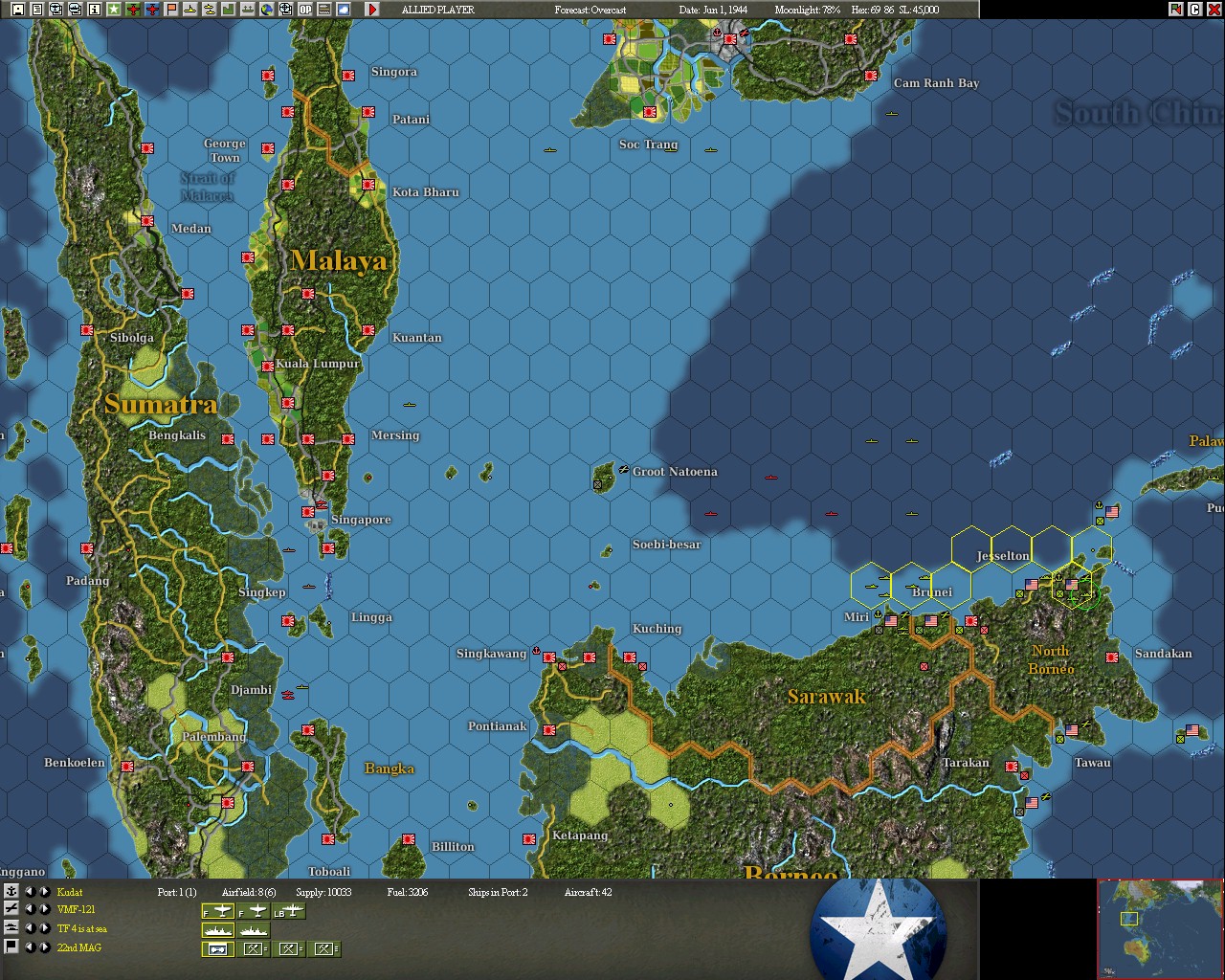Viewport: 1225px width, 980px height.
Task: Open the report document icon on the toolbar
Action: (x=36, y=9)
